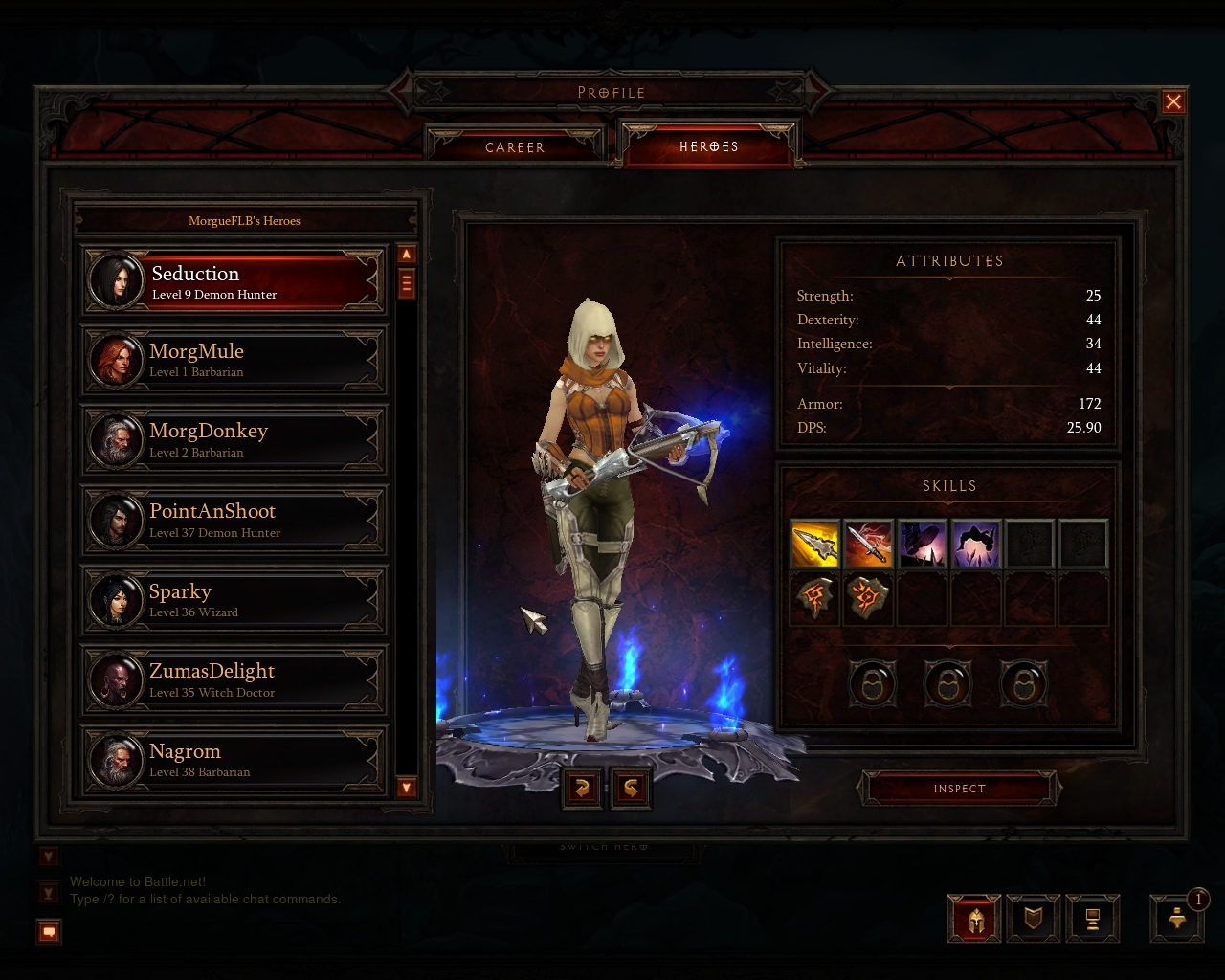Open the friends notification icon with badge
This screenshot has width=1225, height=980.
(1178, 918)
